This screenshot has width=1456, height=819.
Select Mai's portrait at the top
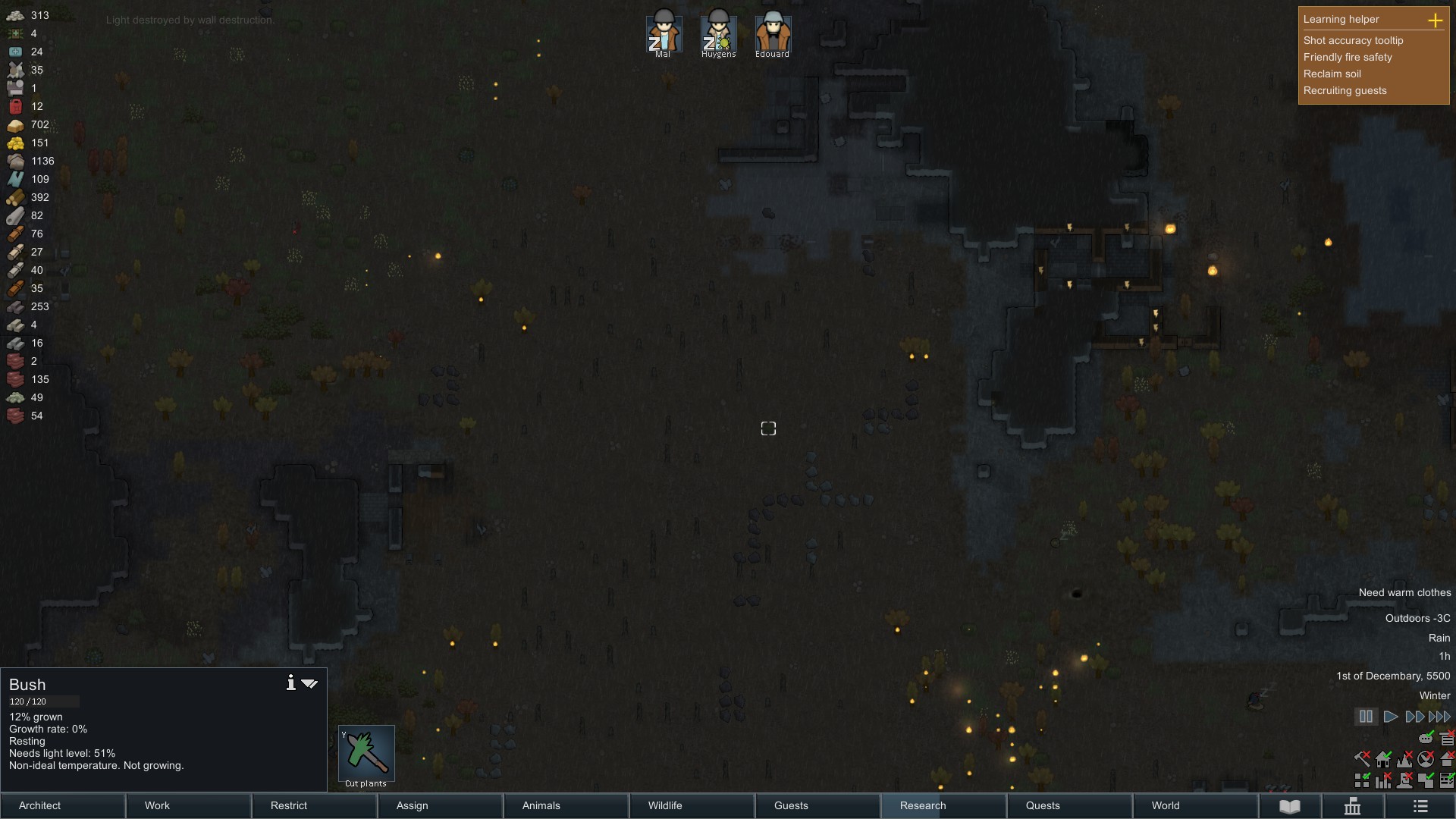tap(663, 32)
